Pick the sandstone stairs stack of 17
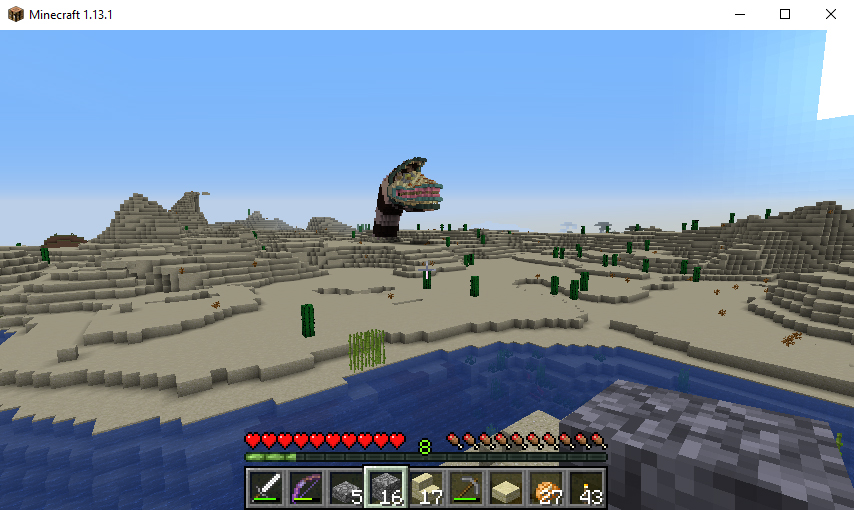 tap(426, 489)
